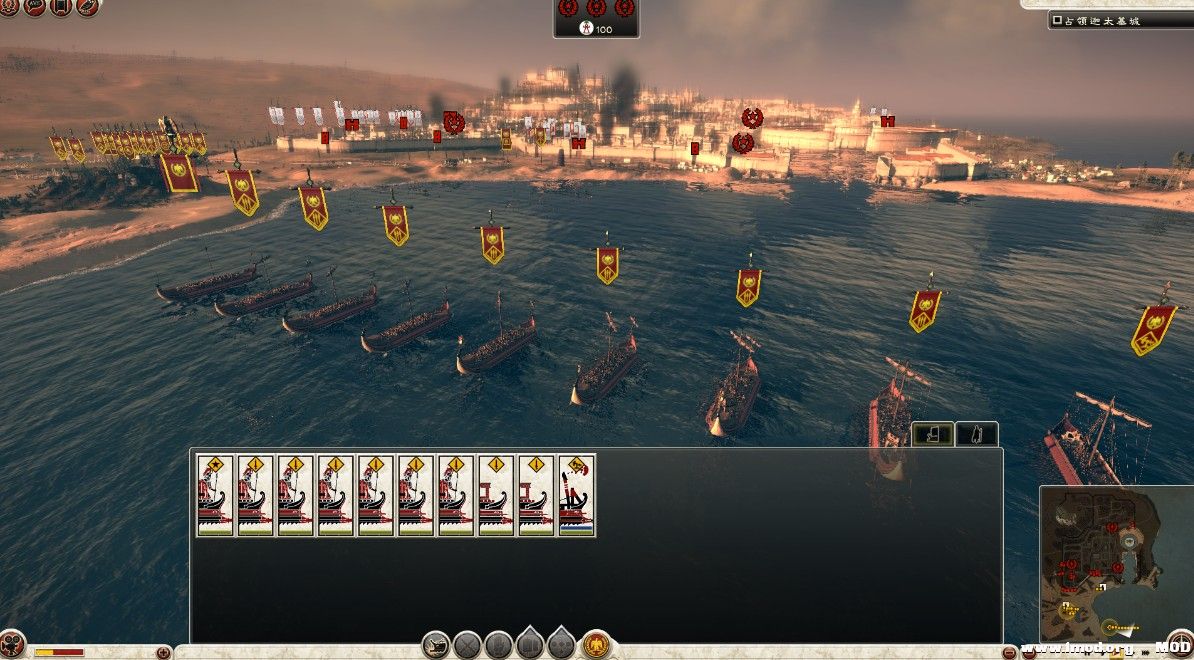Click the Roman eagle emblem button
Screen dimensions: 1194x660
click(x=598, y=645)
